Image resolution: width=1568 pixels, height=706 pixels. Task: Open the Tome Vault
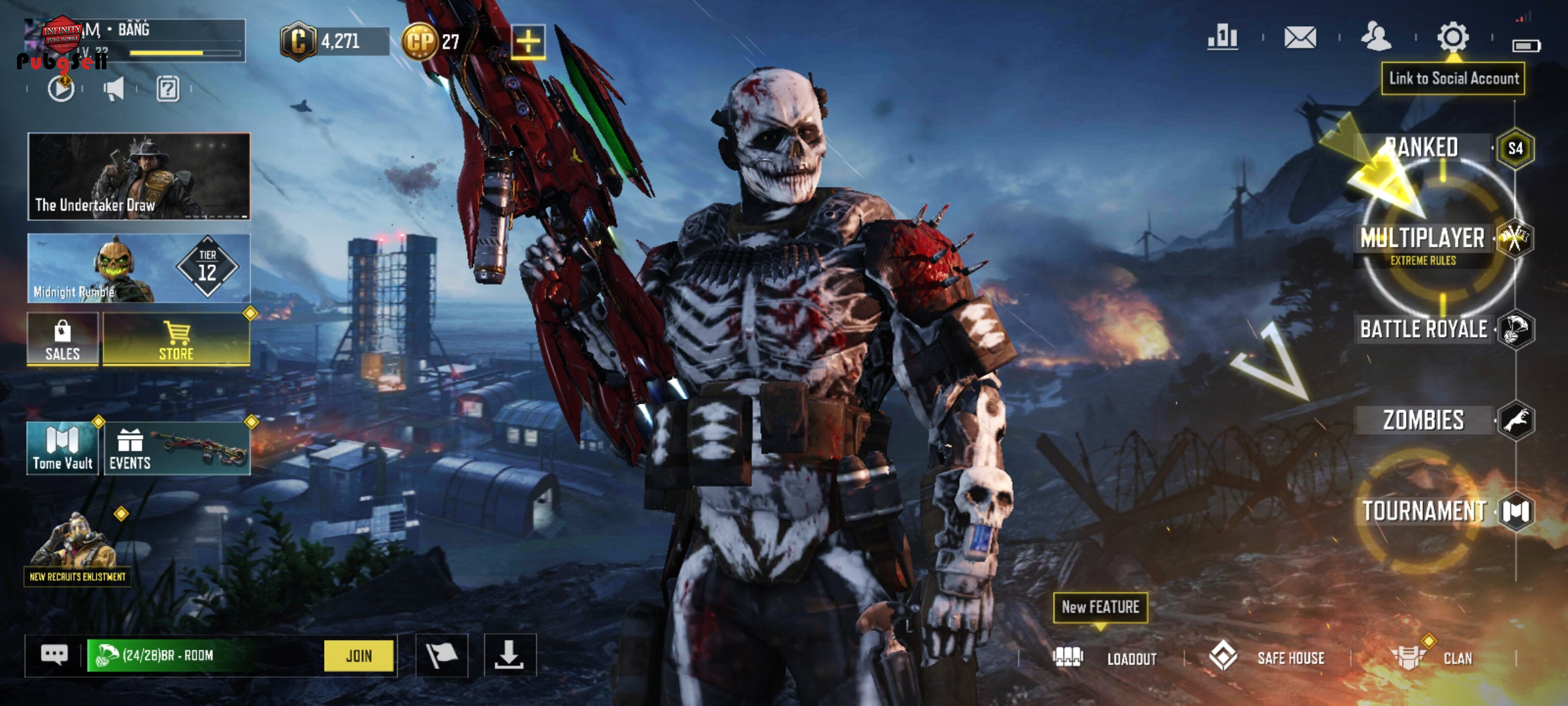[63, 448]
